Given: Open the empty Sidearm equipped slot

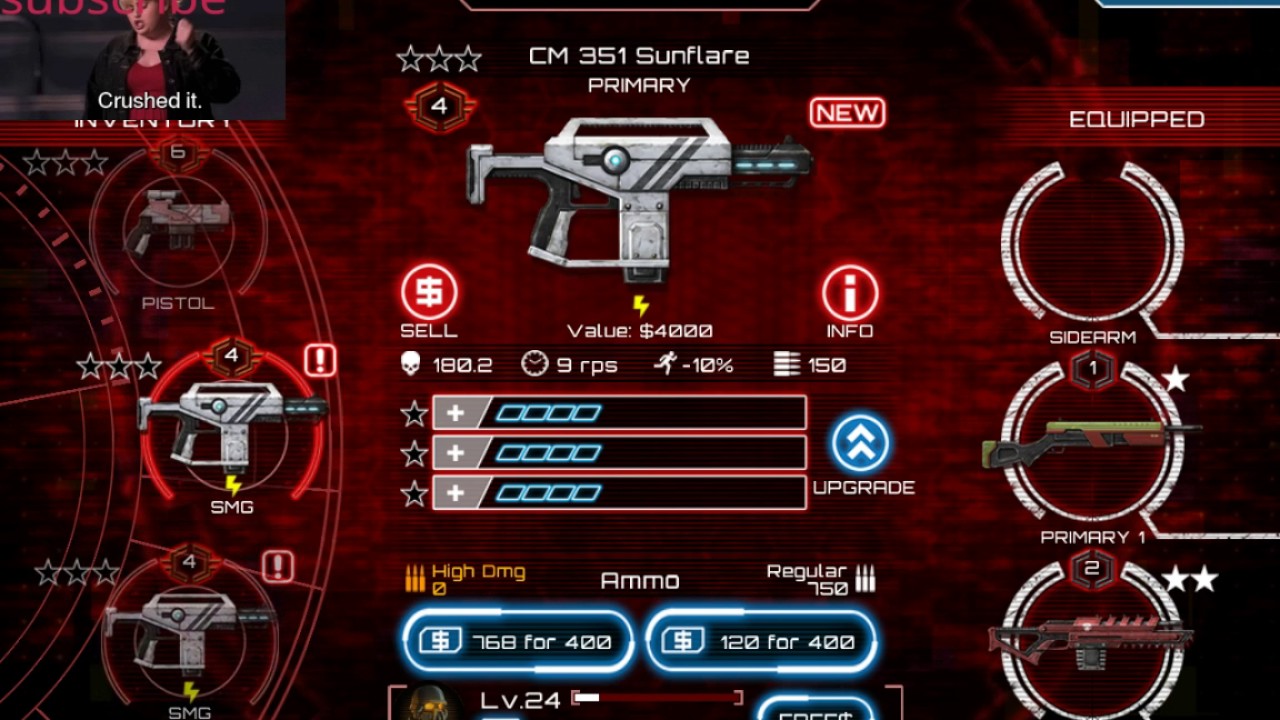Looking at the screenshot, I should click(1092, 245).
